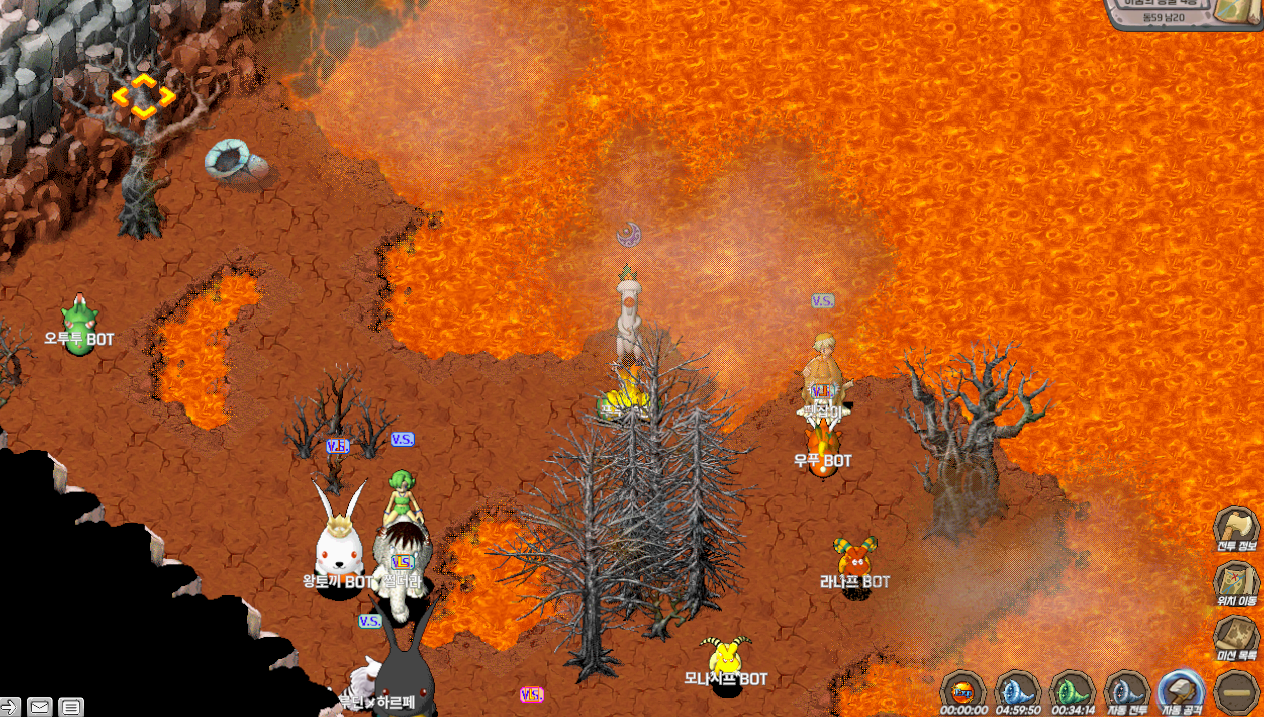
Task: Open the 위치 이동 location move map icon
Action: coord(1235,583)
